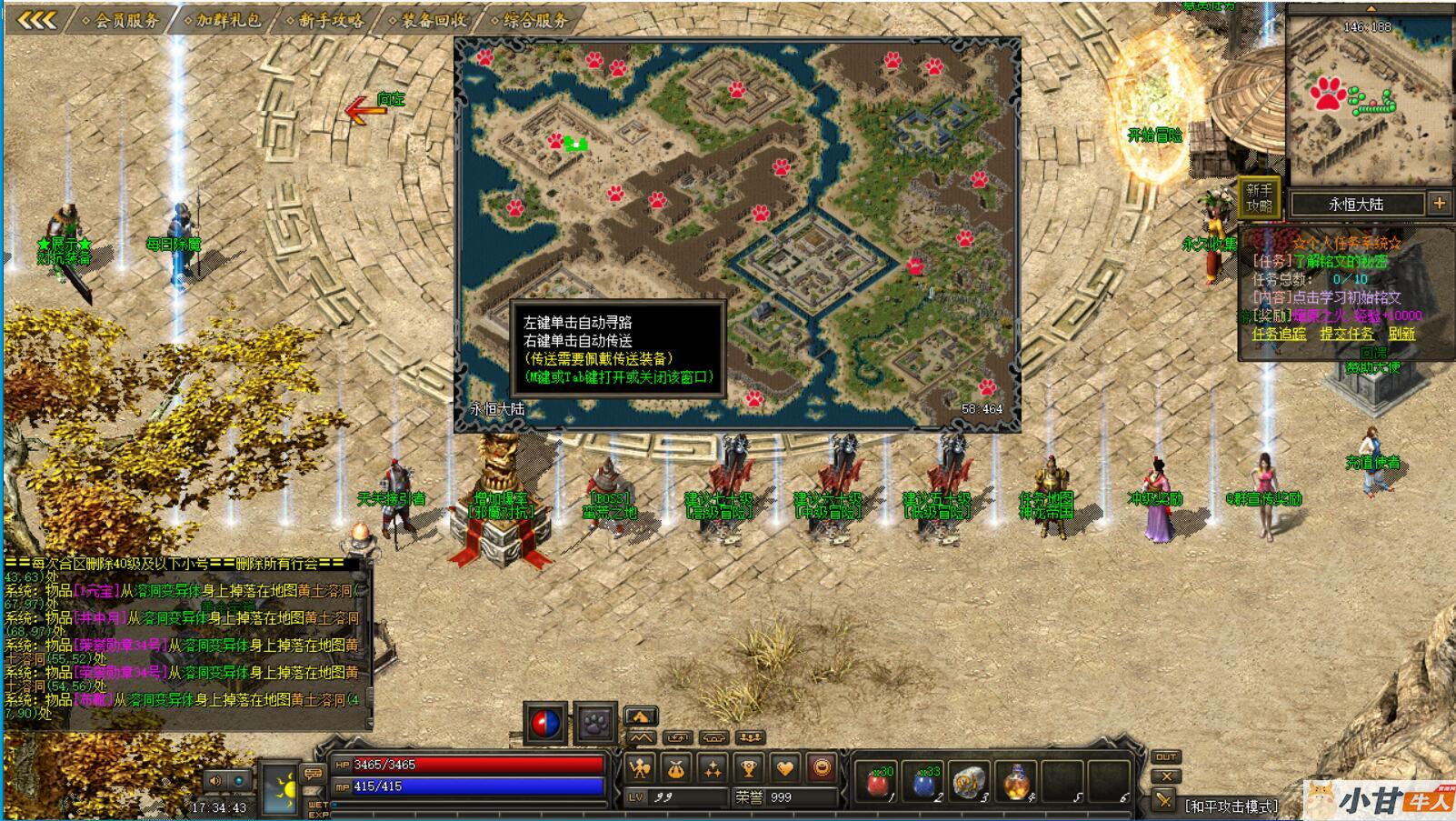Refresh the quest with 刷新
Viewport: 1456px width, 821px height.
point(1401,334)
